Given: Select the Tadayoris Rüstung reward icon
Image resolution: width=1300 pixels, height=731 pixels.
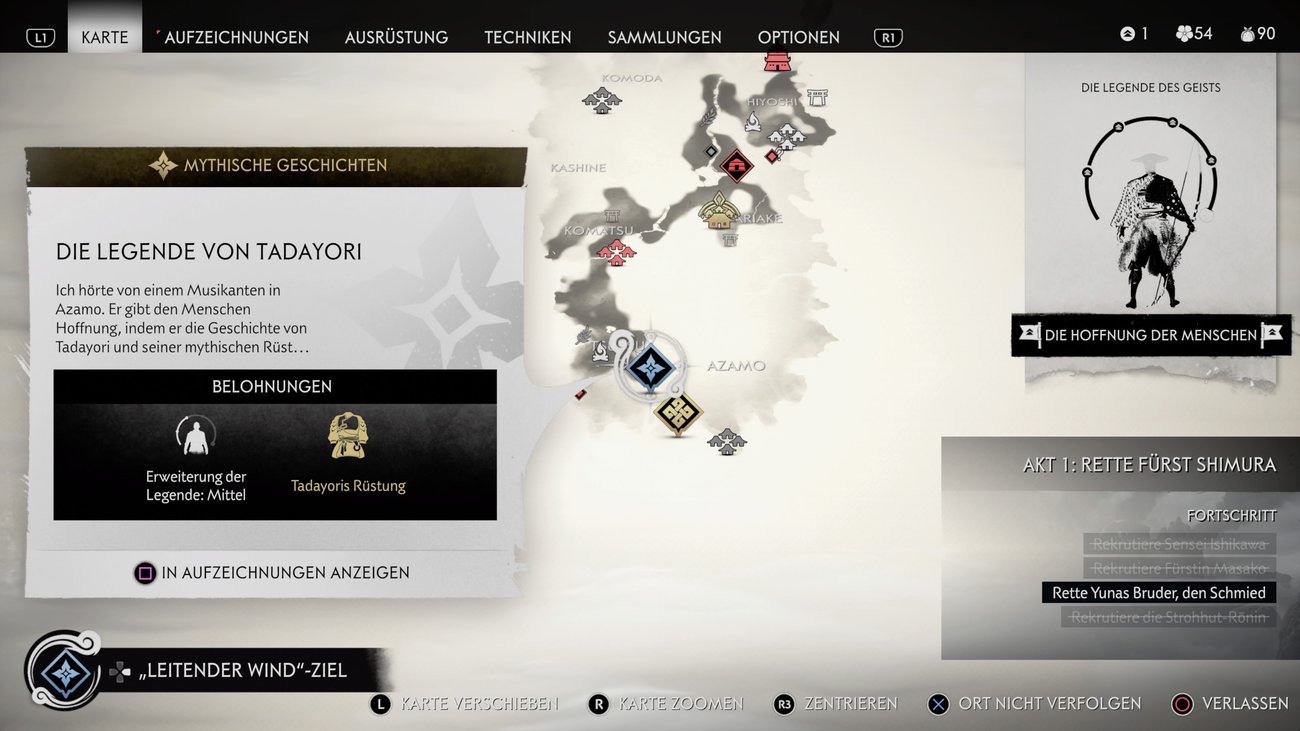Looking at the screenshot, I should [x=348, y=436].
